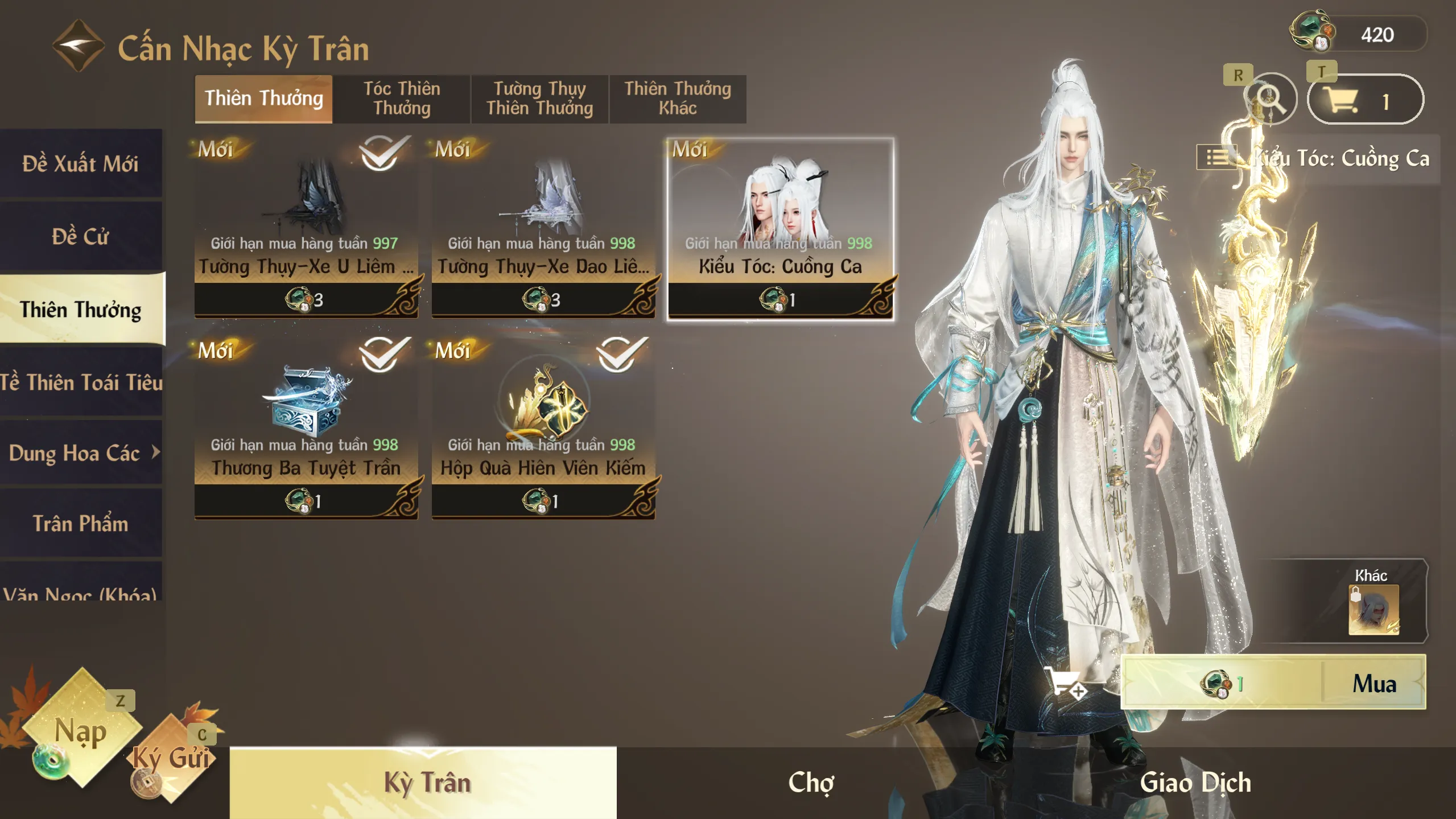
Task: Open the Tường Thụy Thiên Thưởng tab
Action: 539,98
